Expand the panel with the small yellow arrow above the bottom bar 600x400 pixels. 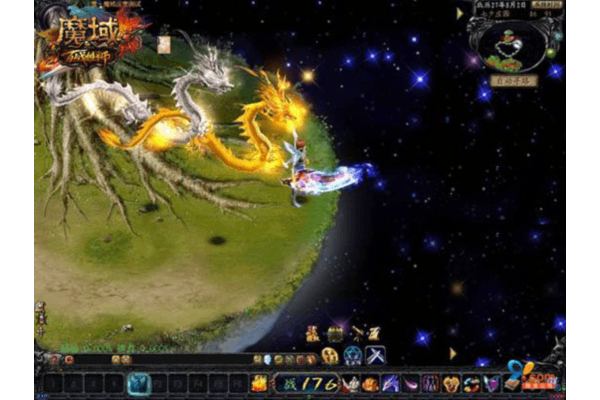click(452, 353)
